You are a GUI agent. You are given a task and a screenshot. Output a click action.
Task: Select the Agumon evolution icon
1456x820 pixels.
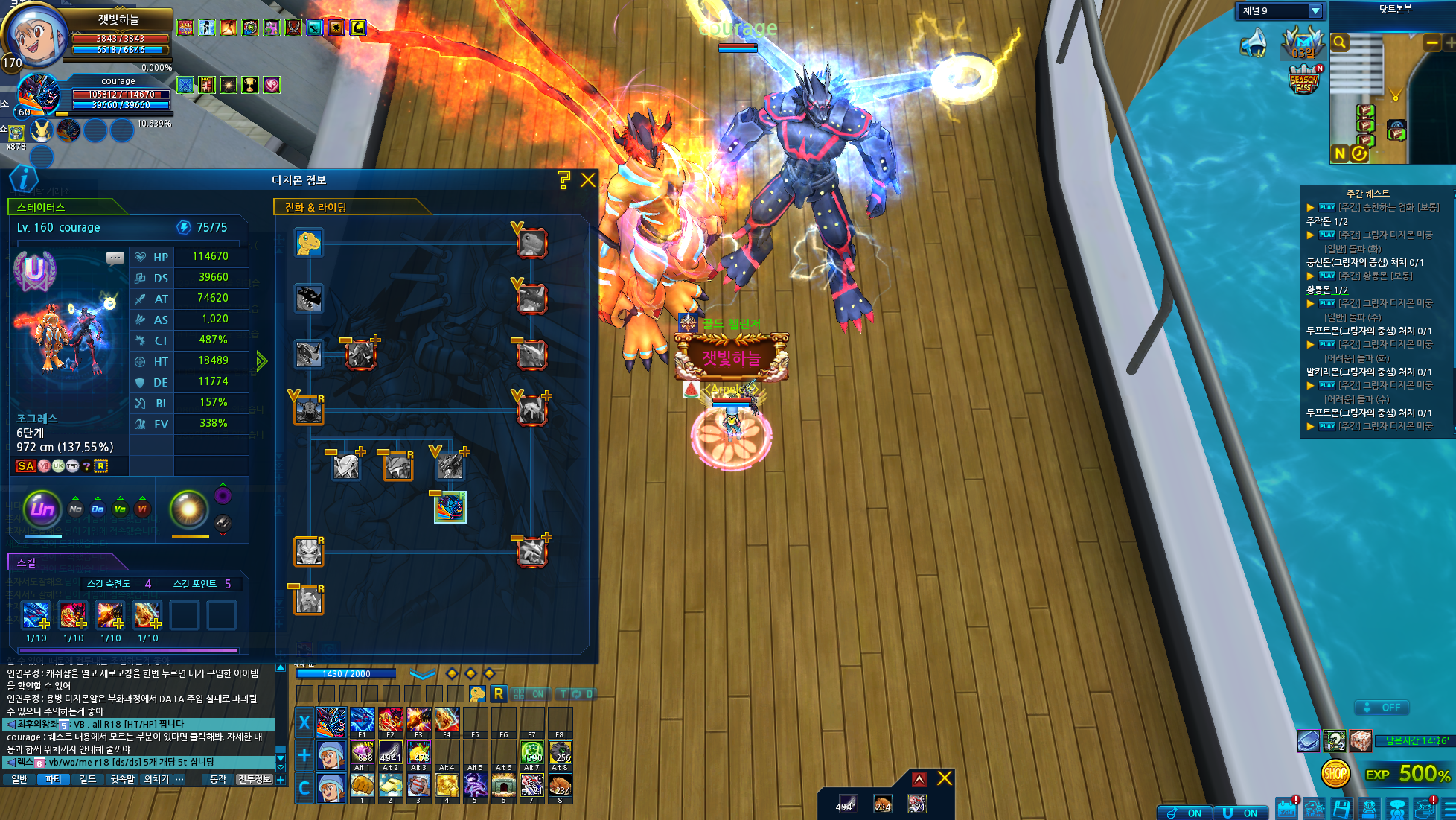pos(308,243)
